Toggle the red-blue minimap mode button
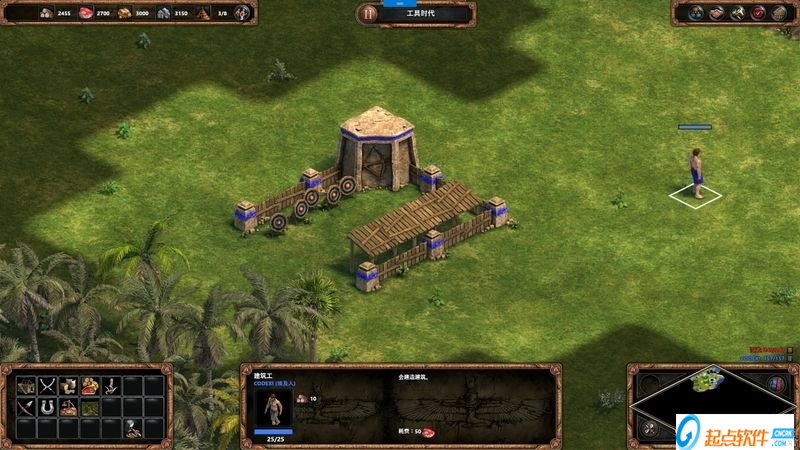Screen dimensions: 800x450 coord(776,383)
